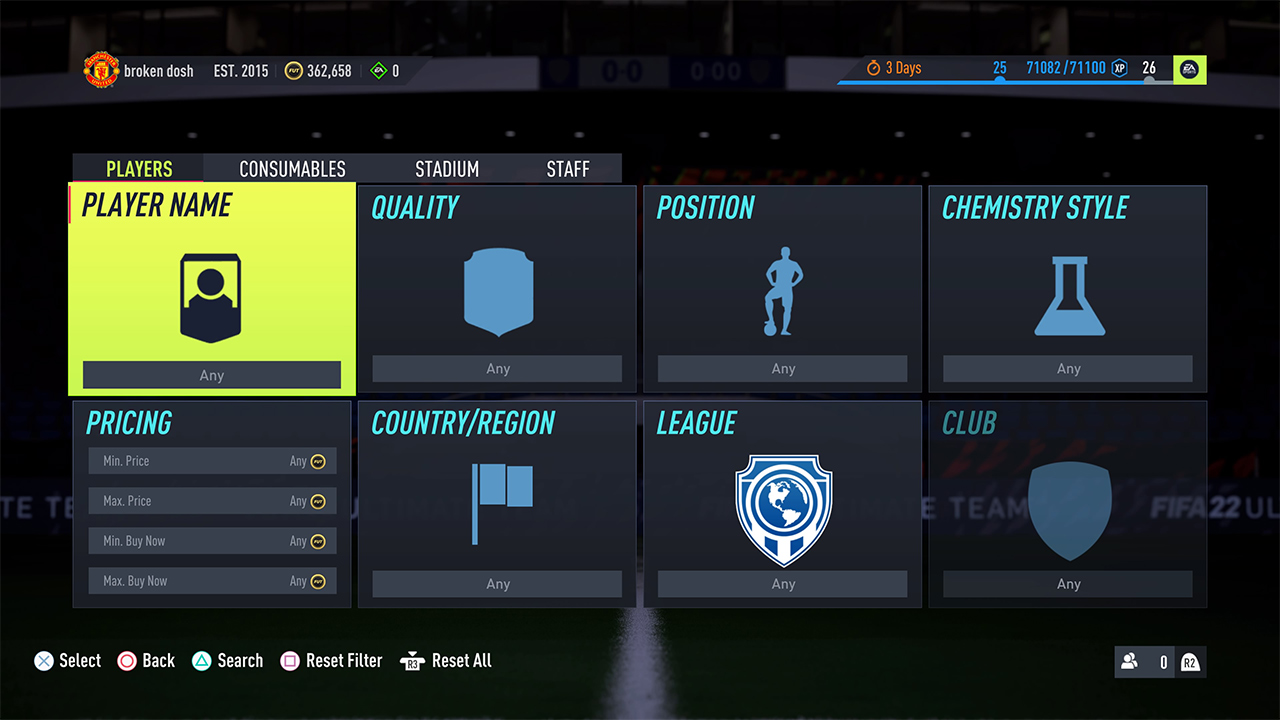Screen dimensions: 1280x720
Task: Set the Max. Price field
Action: [x=212, y=501]
